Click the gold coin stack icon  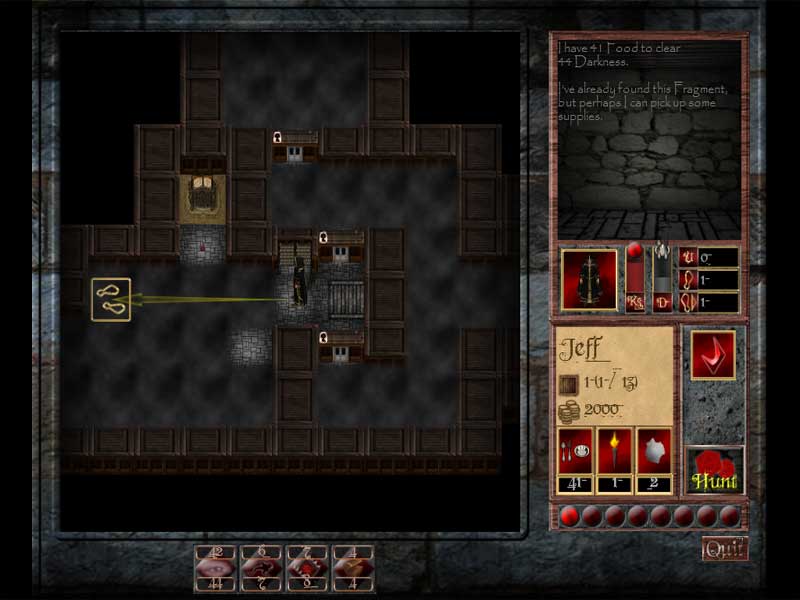coord(568,411)
